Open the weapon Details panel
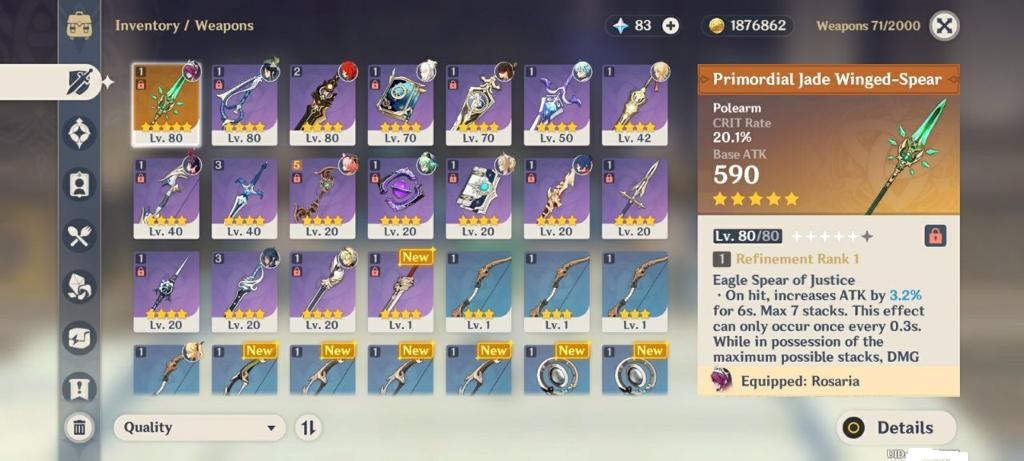The width and height of the screenshot is (1024, 461). tap(895, 427)
